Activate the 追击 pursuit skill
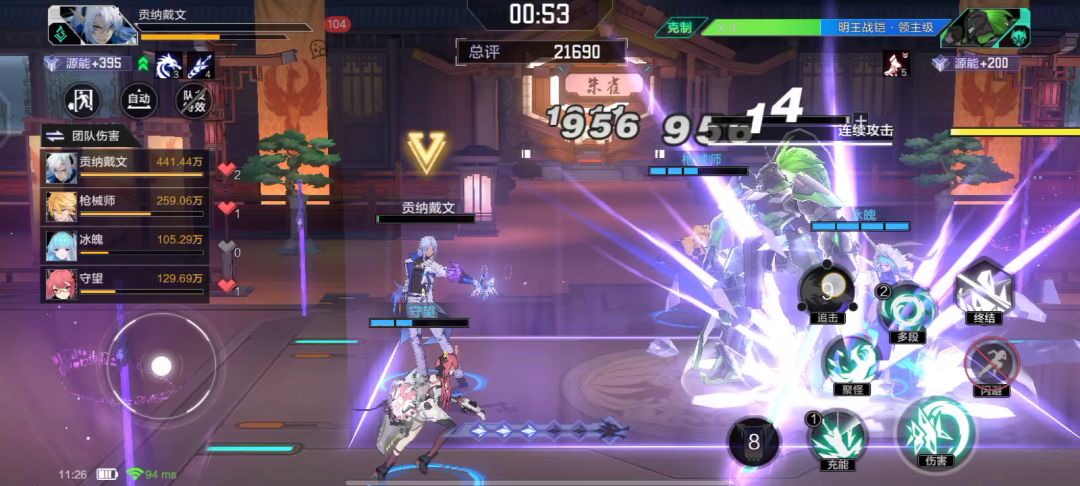 (826, 293)
